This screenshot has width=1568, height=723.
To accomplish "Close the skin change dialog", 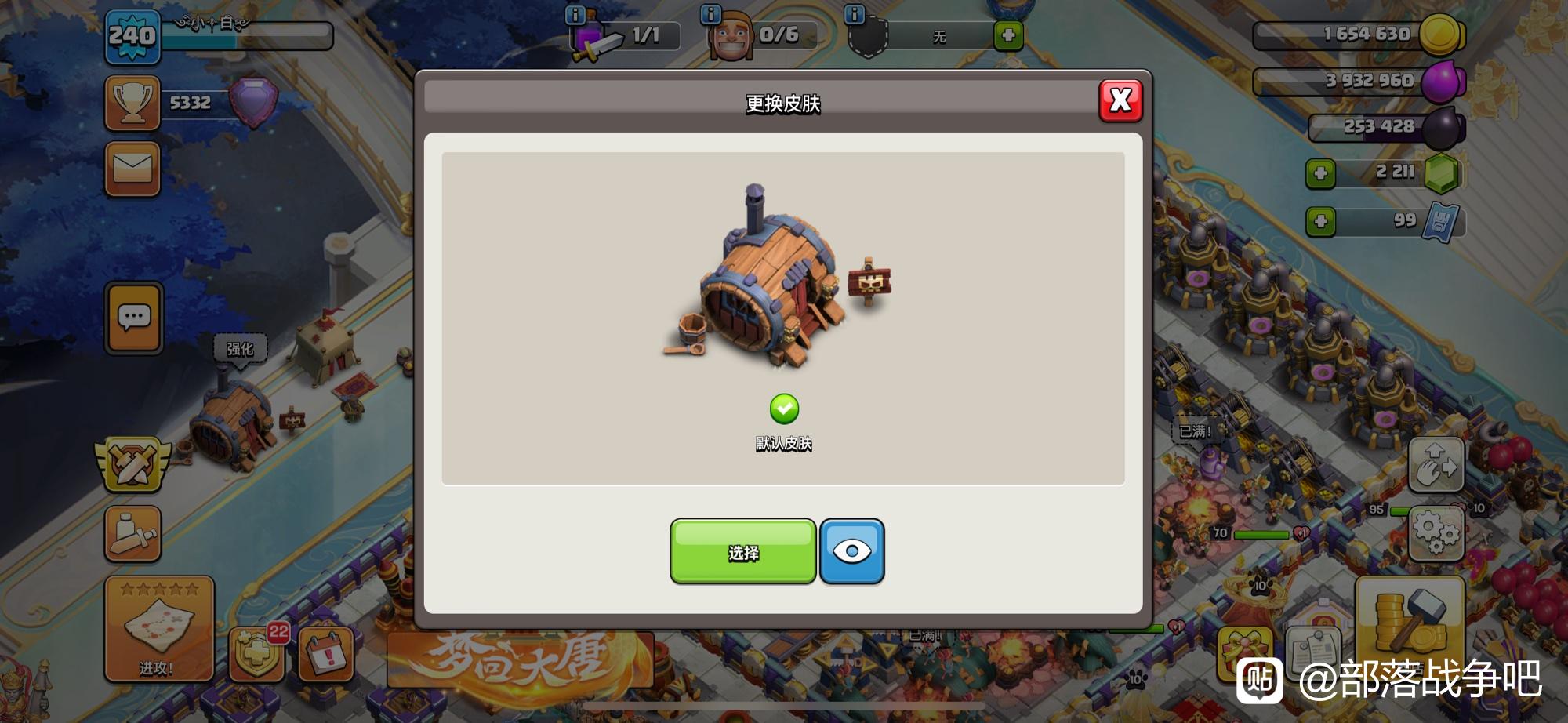I will pos(1120,100).
